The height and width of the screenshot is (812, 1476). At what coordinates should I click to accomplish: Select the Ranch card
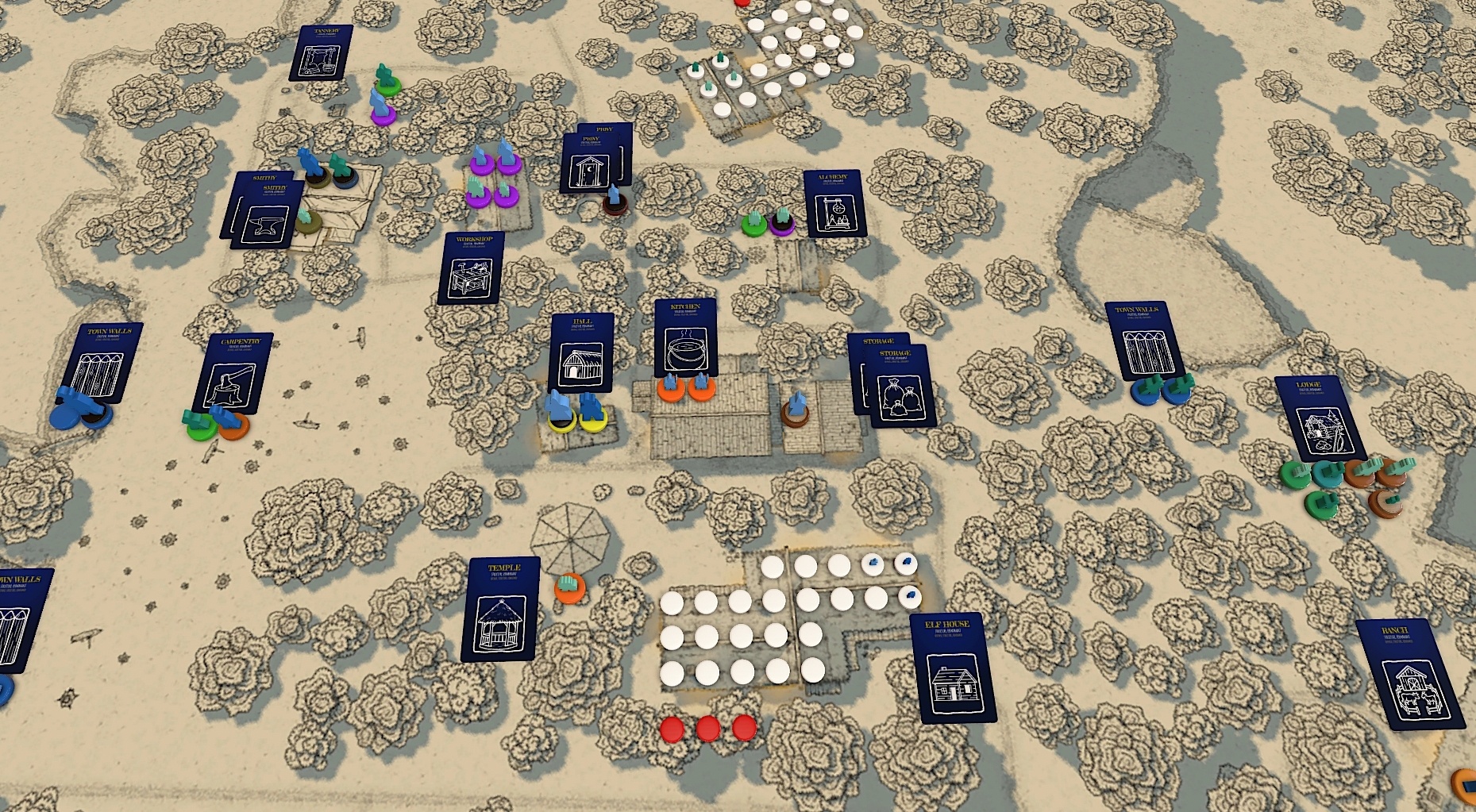tap(1409, 675)
